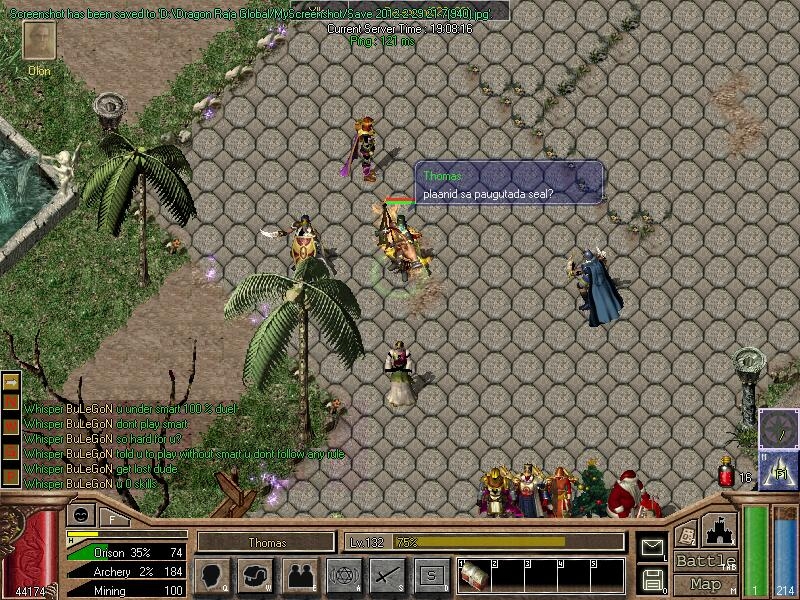
Task: Click the arrow button above chat filters
Action: pyautogui.click(x=11, y=383)
